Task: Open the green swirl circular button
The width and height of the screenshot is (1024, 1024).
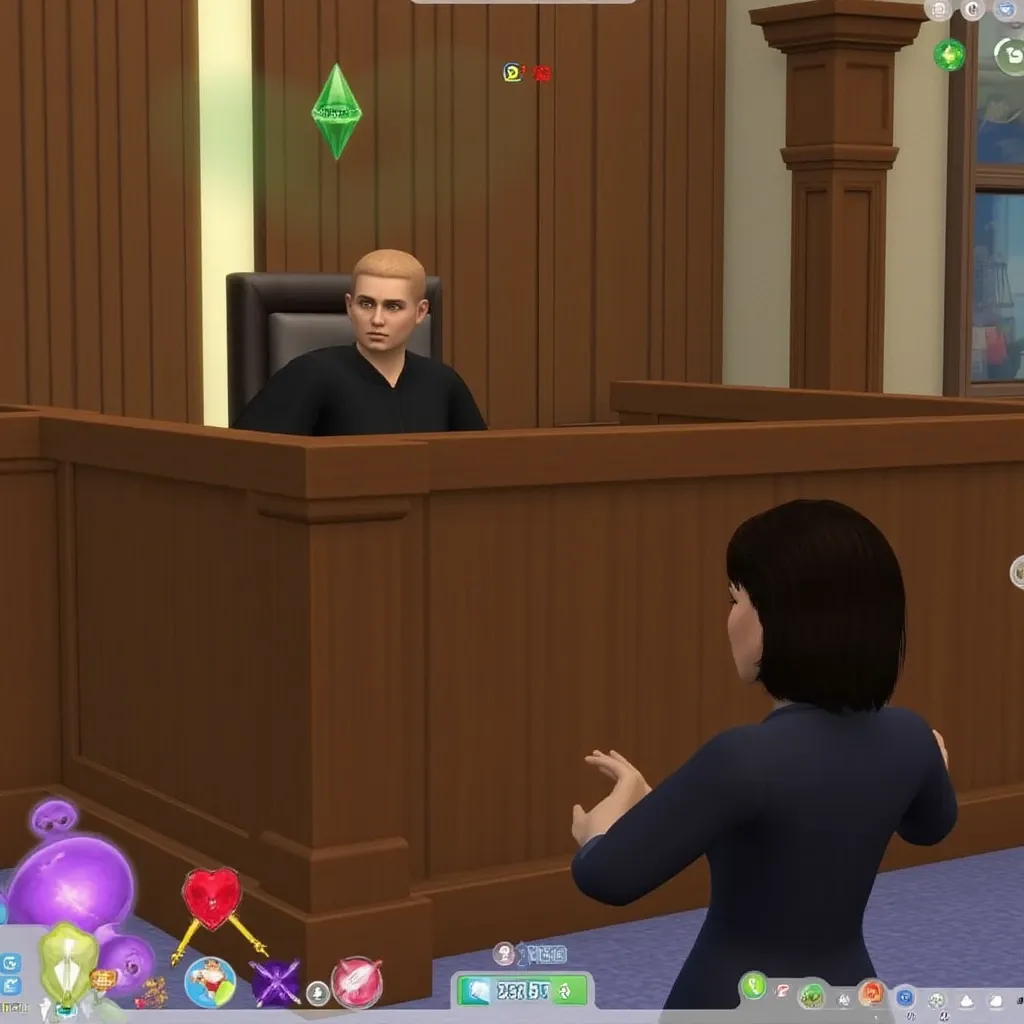Action: (1010, 56)
